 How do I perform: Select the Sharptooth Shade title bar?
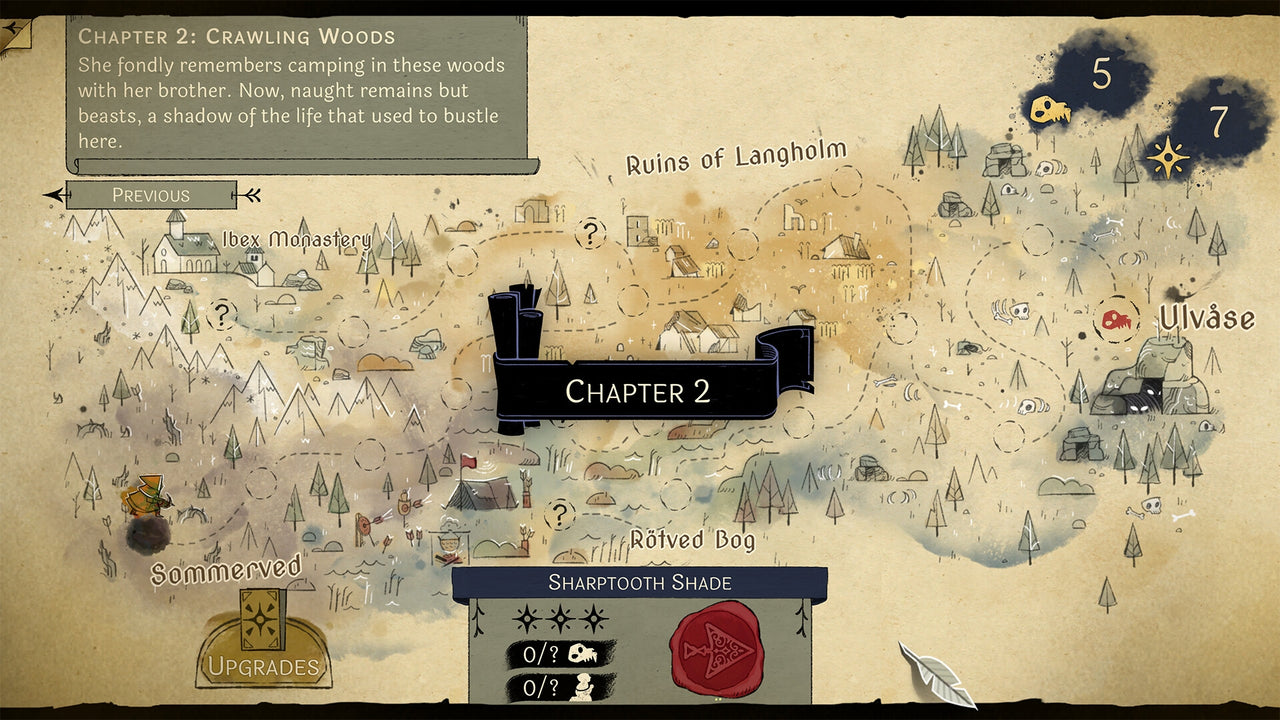(640, 582)
